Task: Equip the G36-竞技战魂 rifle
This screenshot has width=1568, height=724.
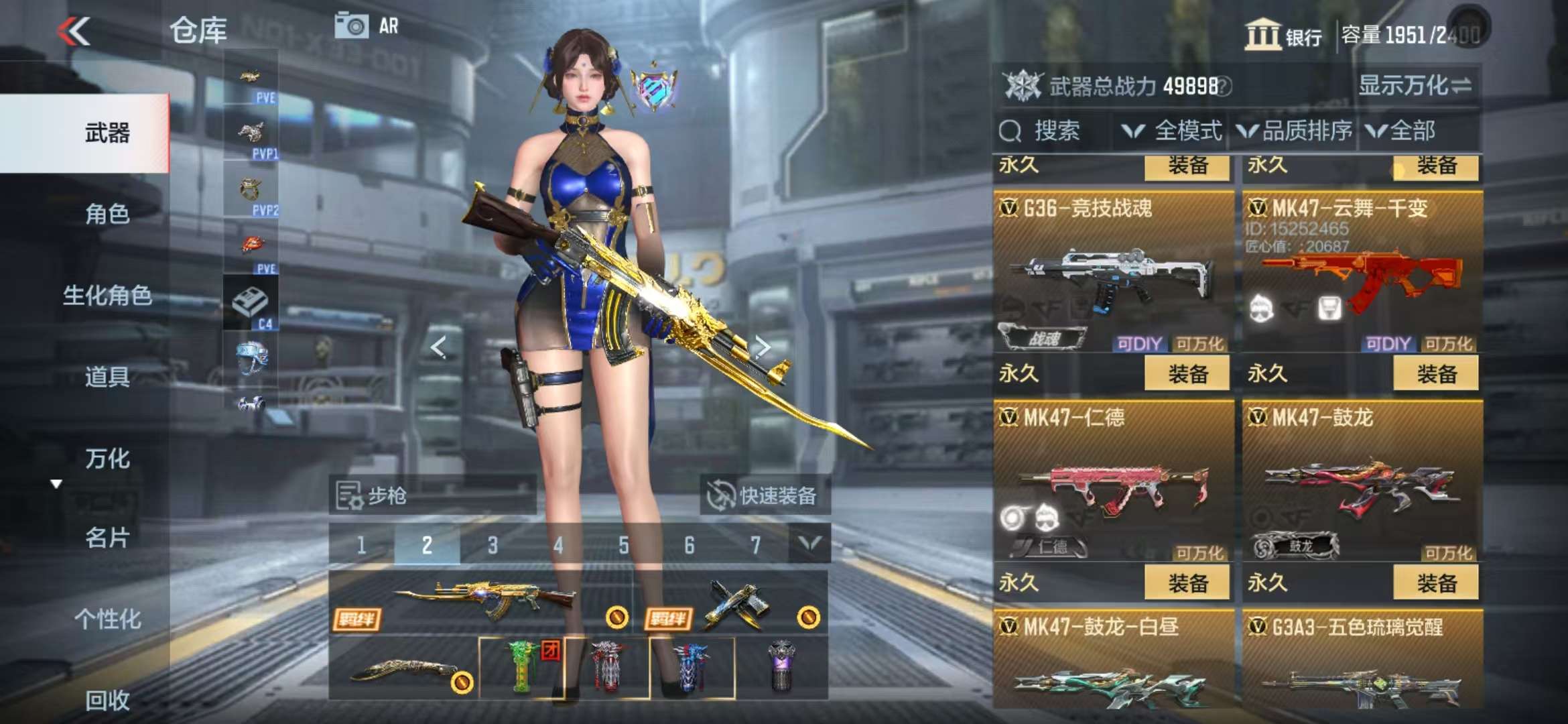Action: pyautogui.click(x=1187, y=373)
